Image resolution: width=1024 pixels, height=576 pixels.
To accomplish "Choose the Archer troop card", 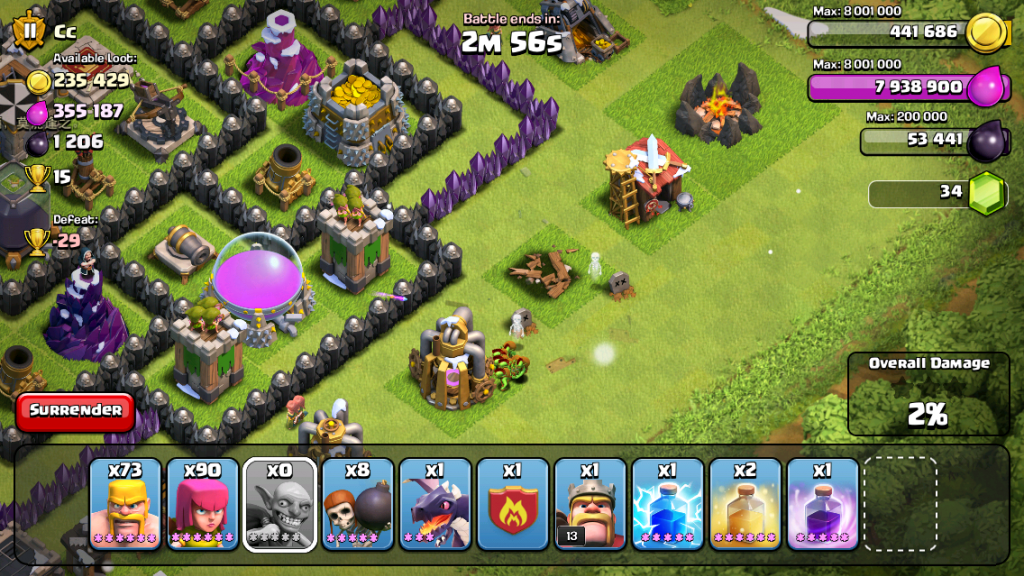I will click(202, 504).
